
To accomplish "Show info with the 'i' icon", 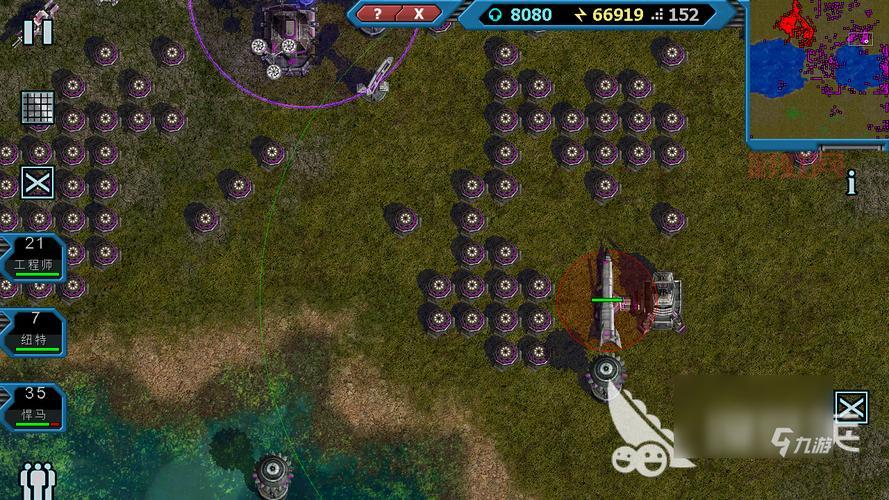I will click(851, 183).
